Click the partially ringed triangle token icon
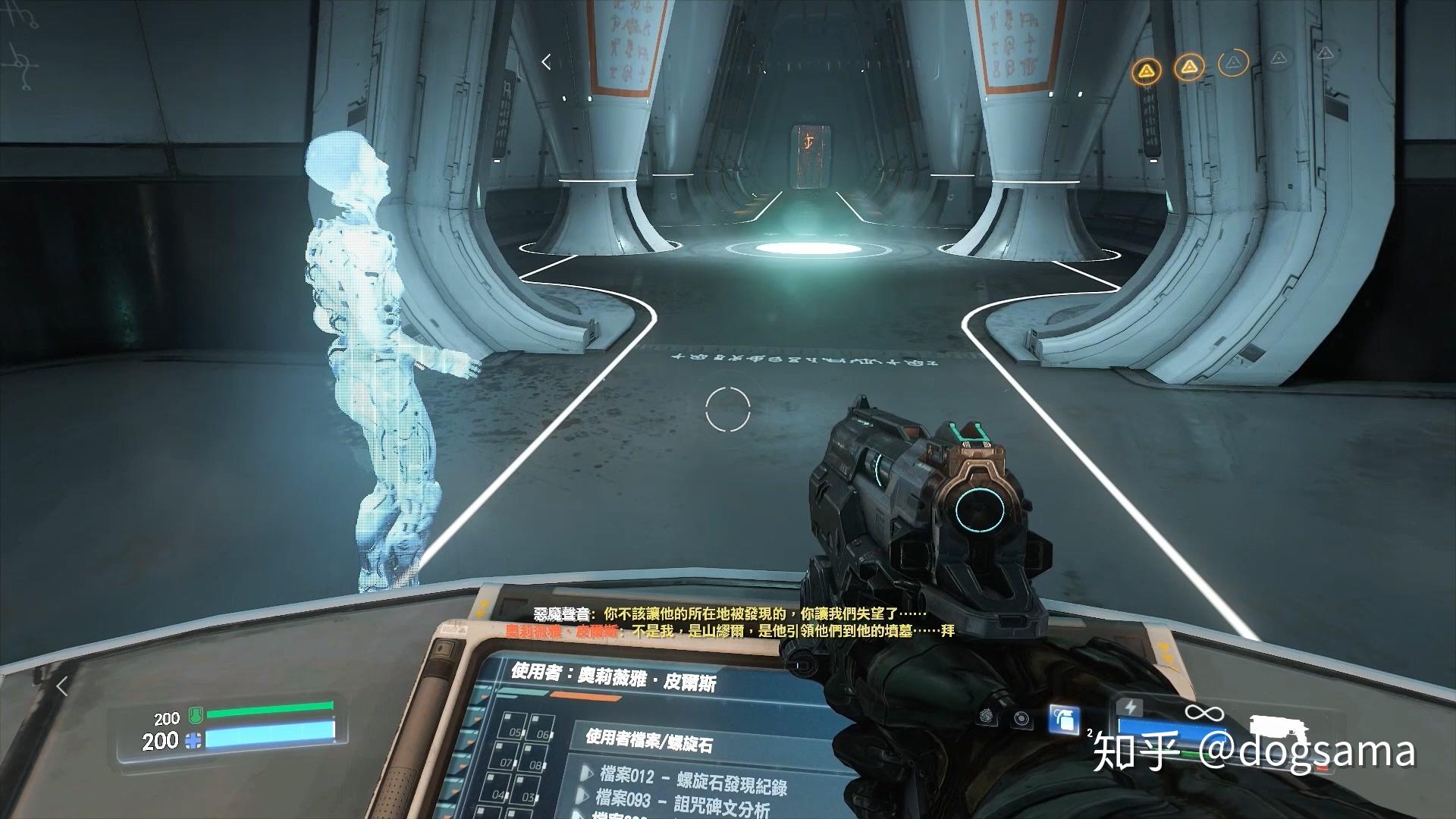This screenshot has width=1456, height=819. pyautogui.click(x=1235, y=62)
